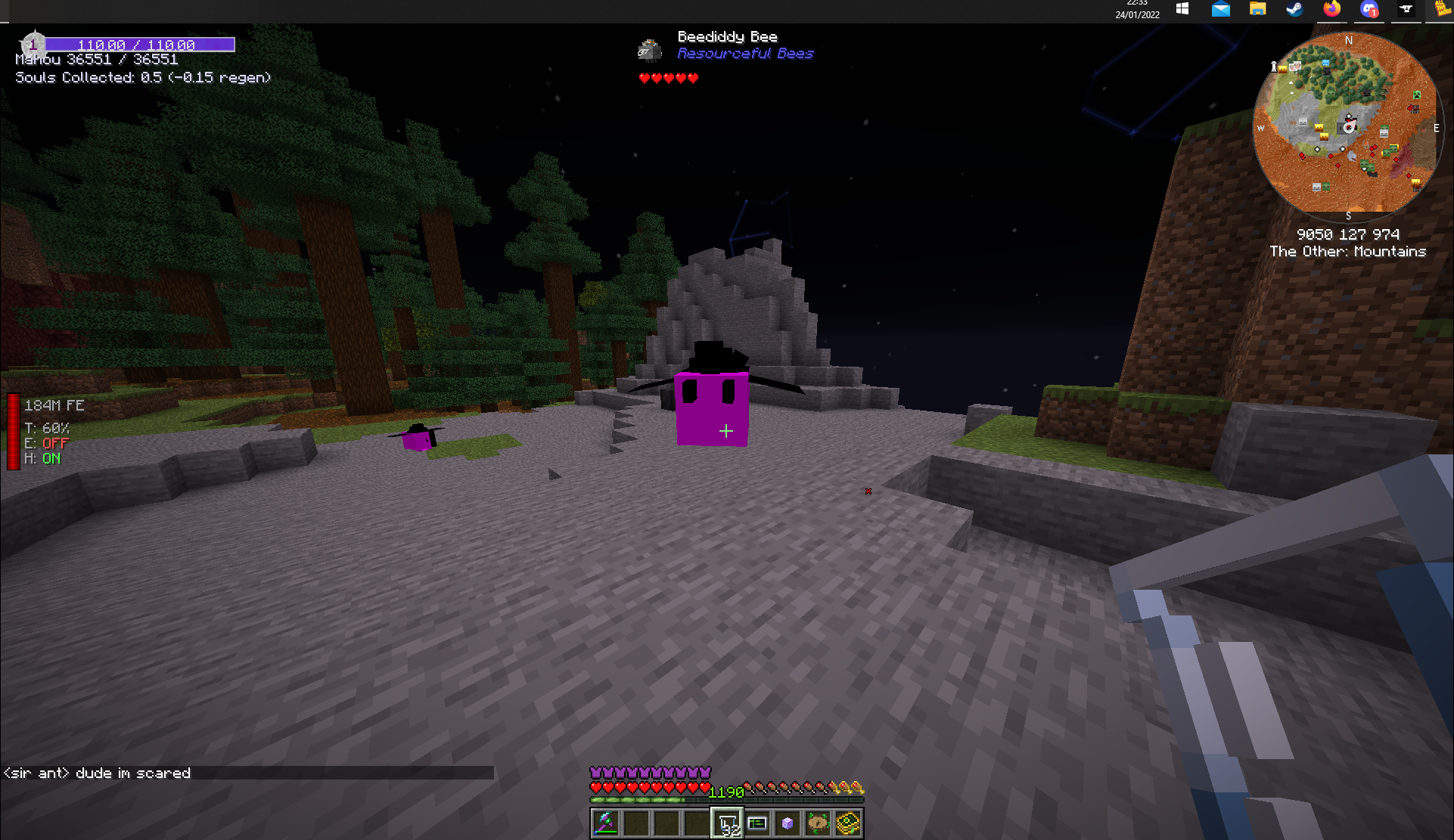The width and height of the screenshot is (1454, 840).
Task: Toggle the engine indicator labeled E: OFF
Action: (x=45, y=443)
